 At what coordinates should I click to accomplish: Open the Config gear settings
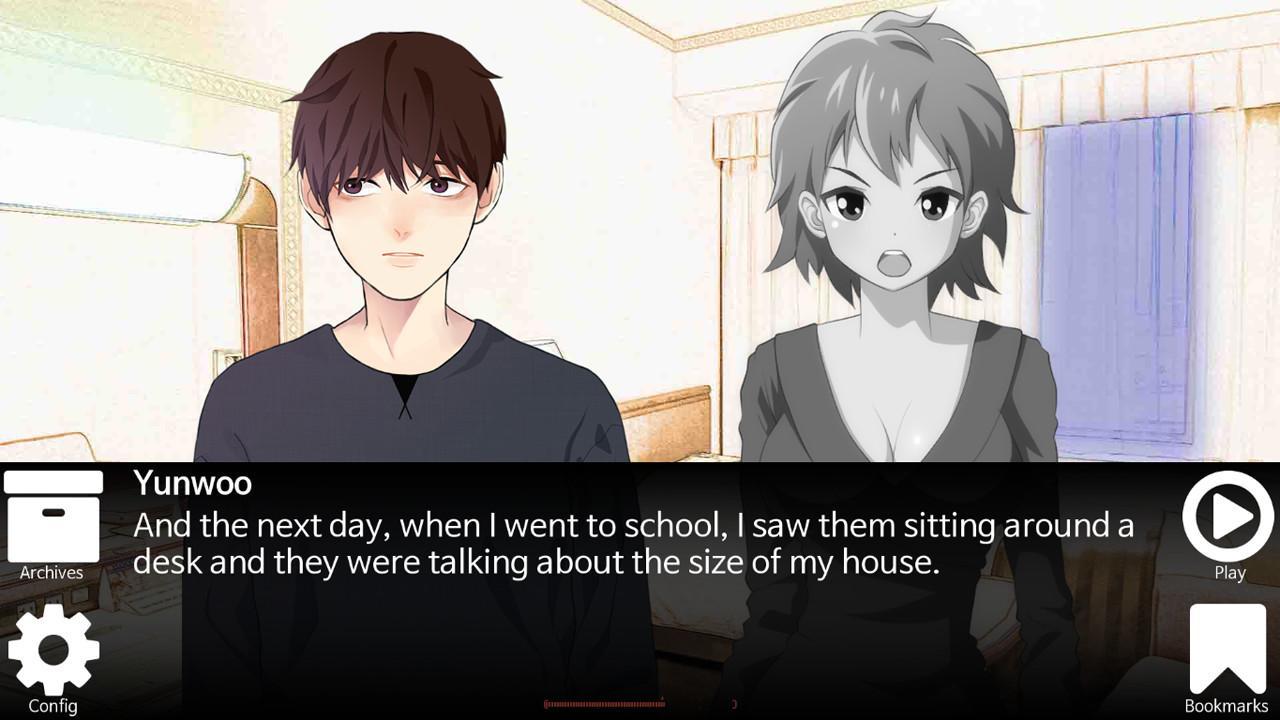click(x=53, y=650)
